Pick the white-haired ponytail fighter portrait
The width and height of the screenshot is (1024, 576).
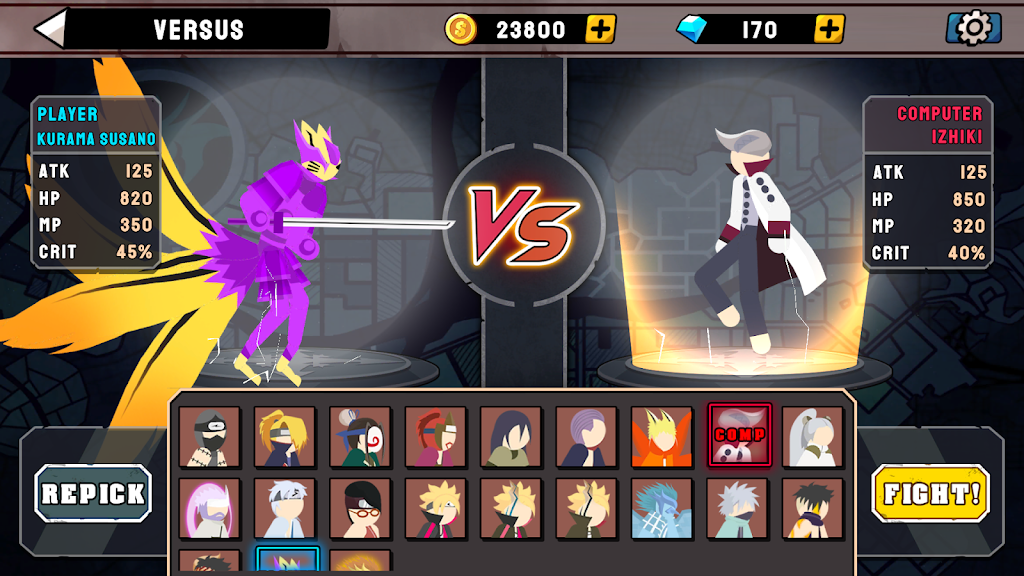pyautogui.click(x=812, y=437)
